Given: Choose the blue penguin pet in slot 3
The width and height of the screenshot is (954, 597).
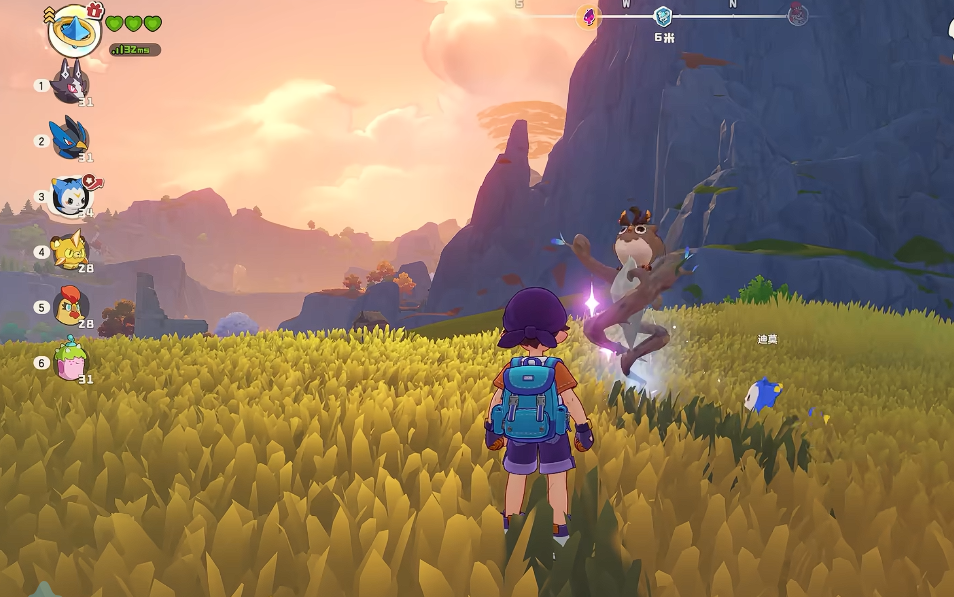Looking at the screenshot, I should [x=69, y=194].
